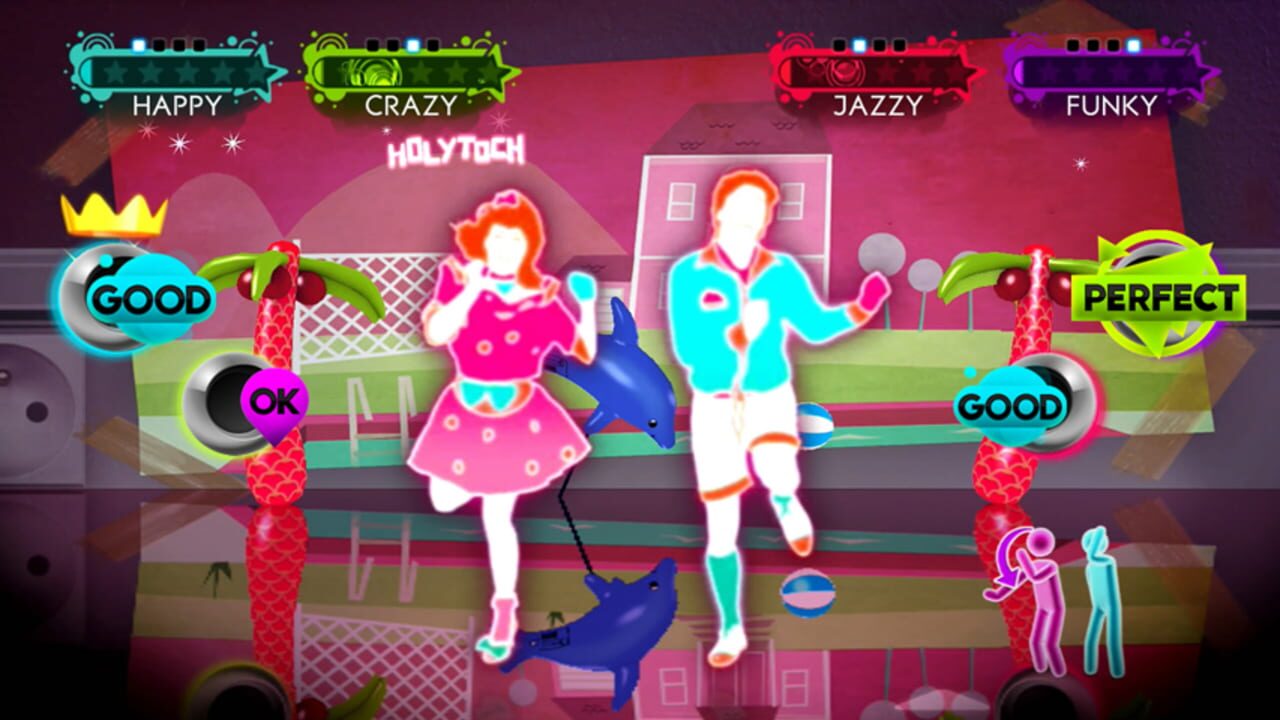The image size is (1280, 720).
Task: Toggle the active square above the CRAZY meter
Action: point(410,45)
